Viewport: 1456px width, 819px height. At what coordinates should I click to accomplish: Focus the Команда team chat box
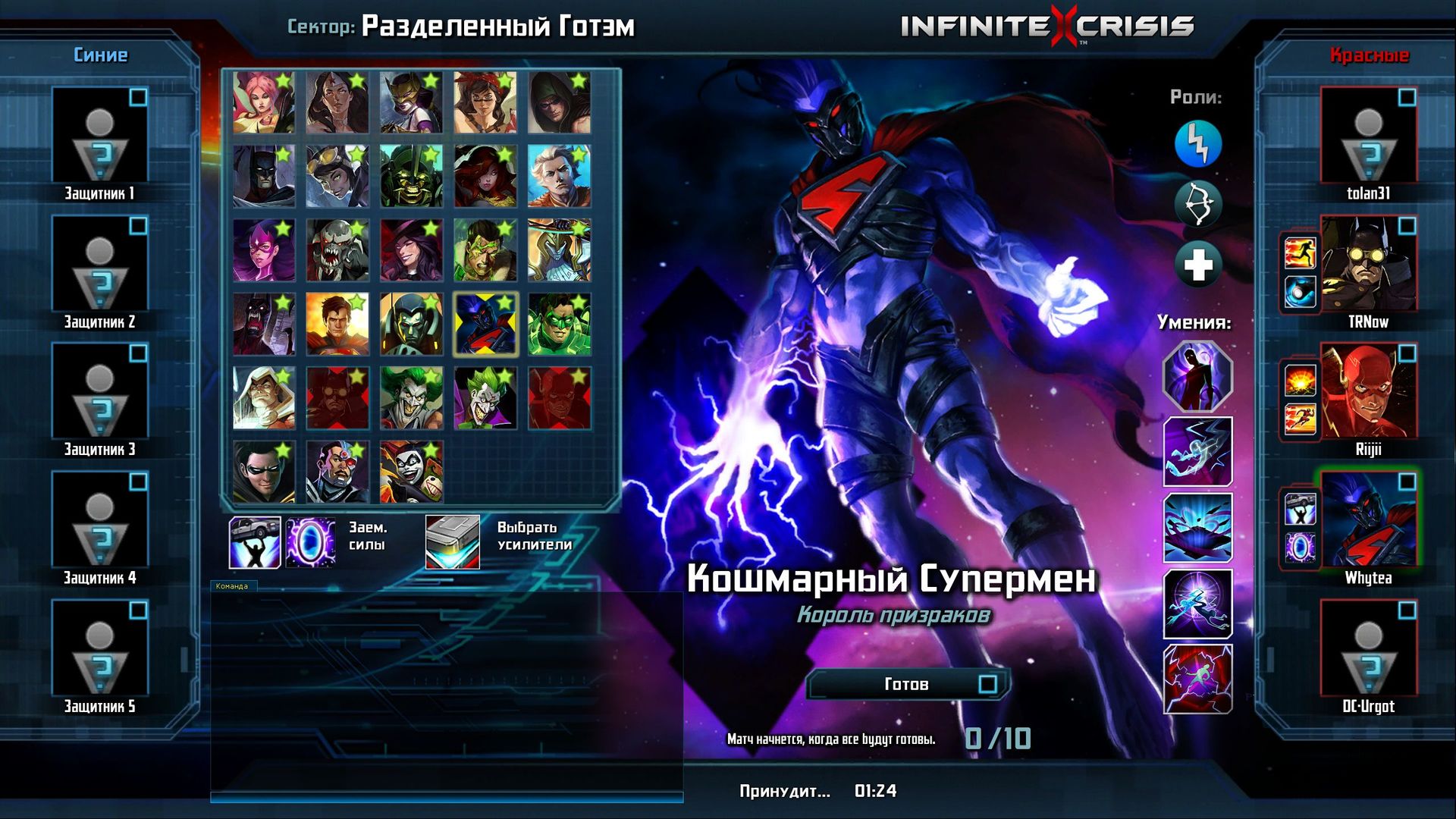pyautogui.click(x=446, y=690)
